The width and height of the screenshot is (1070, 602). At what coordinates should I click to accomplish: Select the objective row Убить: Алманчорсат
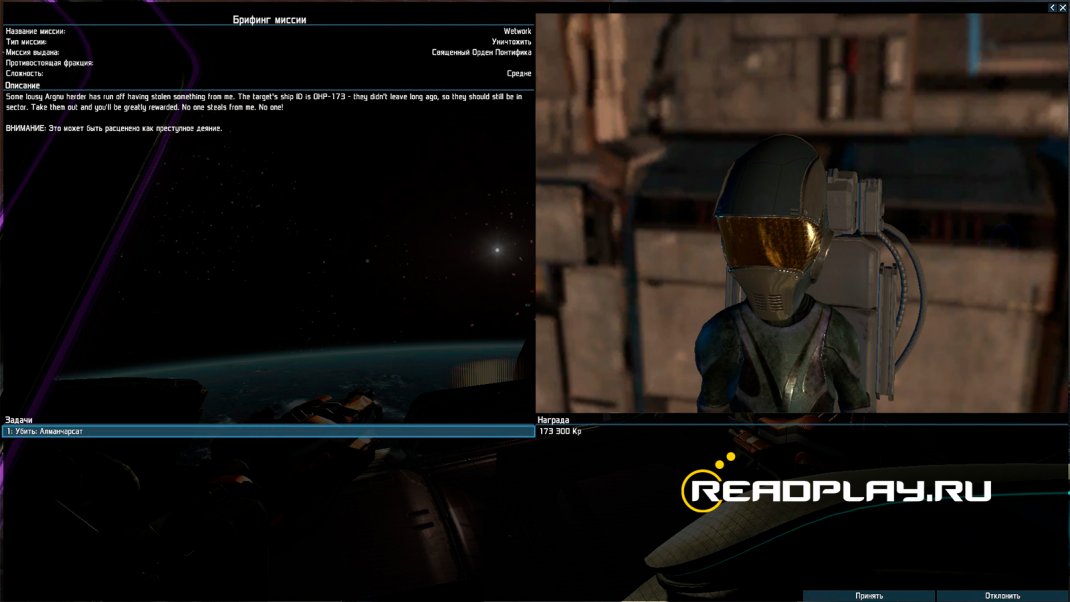268,431
